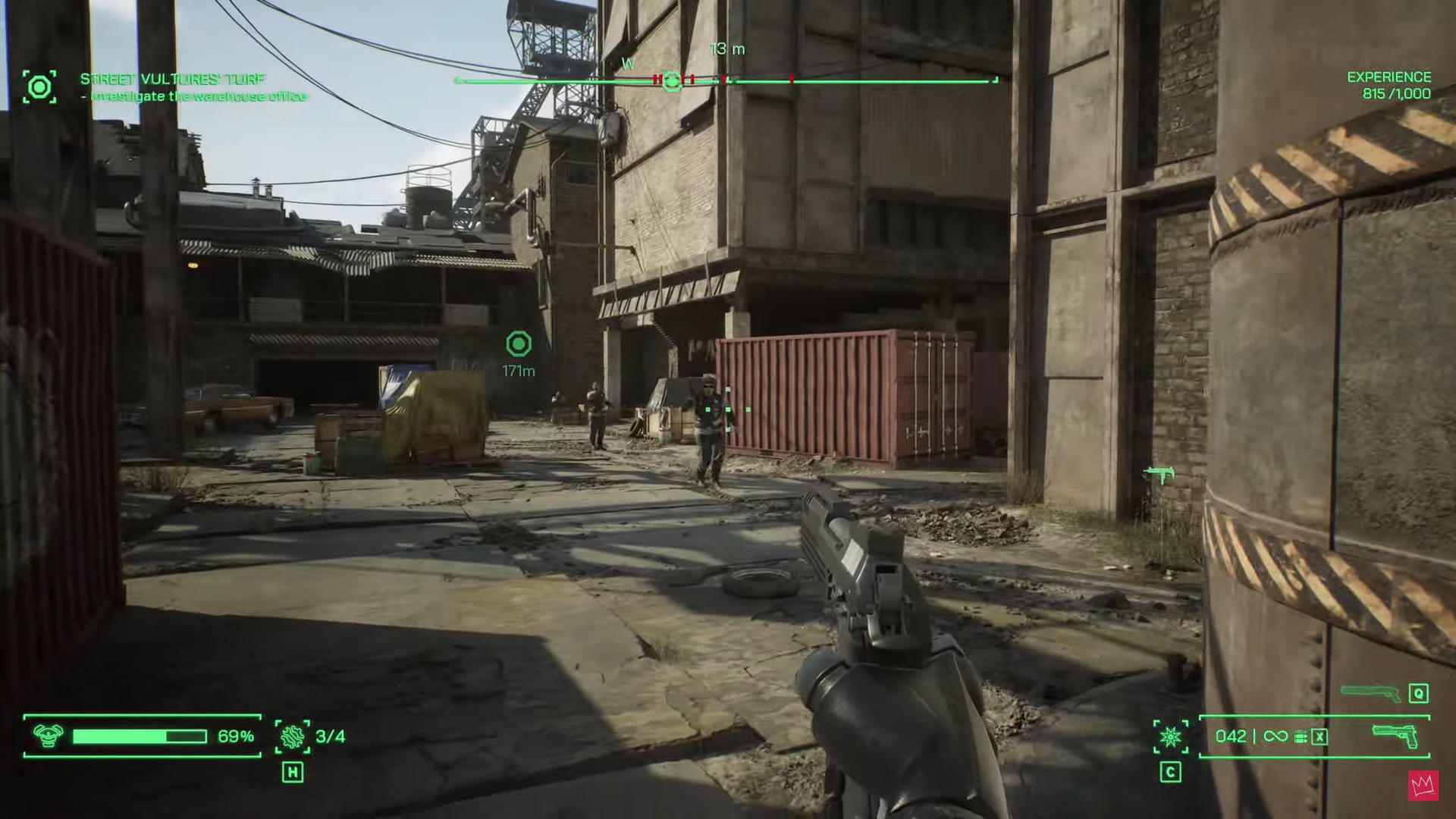Select the STREET VULTURES' TURF mission title

[171, 77]
